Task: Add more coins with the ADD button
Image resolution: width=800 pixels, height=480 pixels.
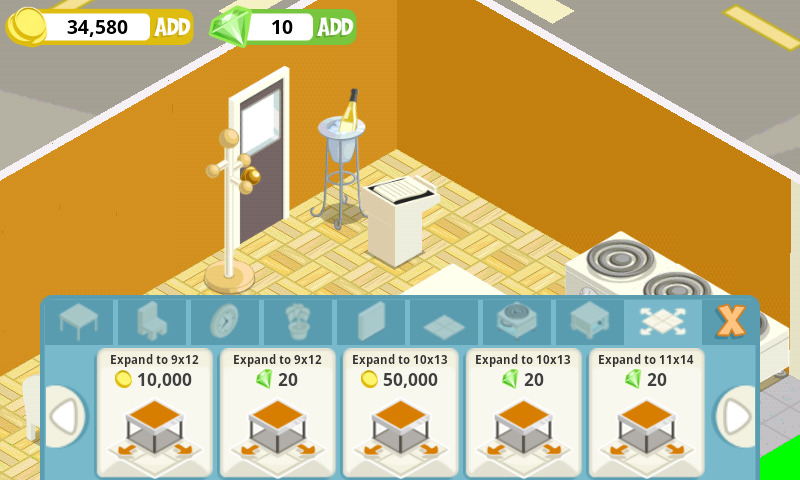Action: click(172, 27)
